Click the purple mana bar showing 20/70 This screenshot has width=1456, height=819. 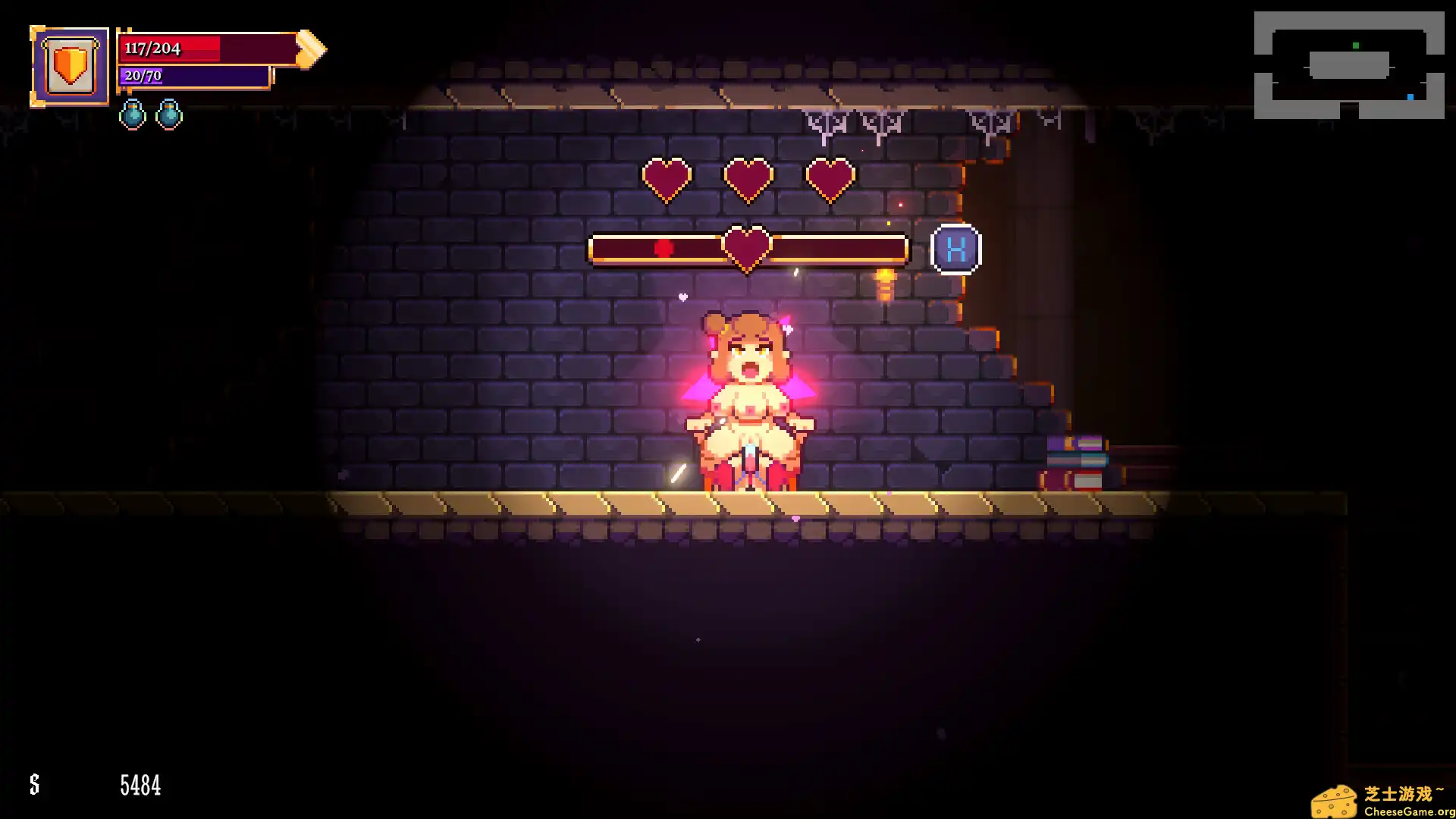pos(190,77)
